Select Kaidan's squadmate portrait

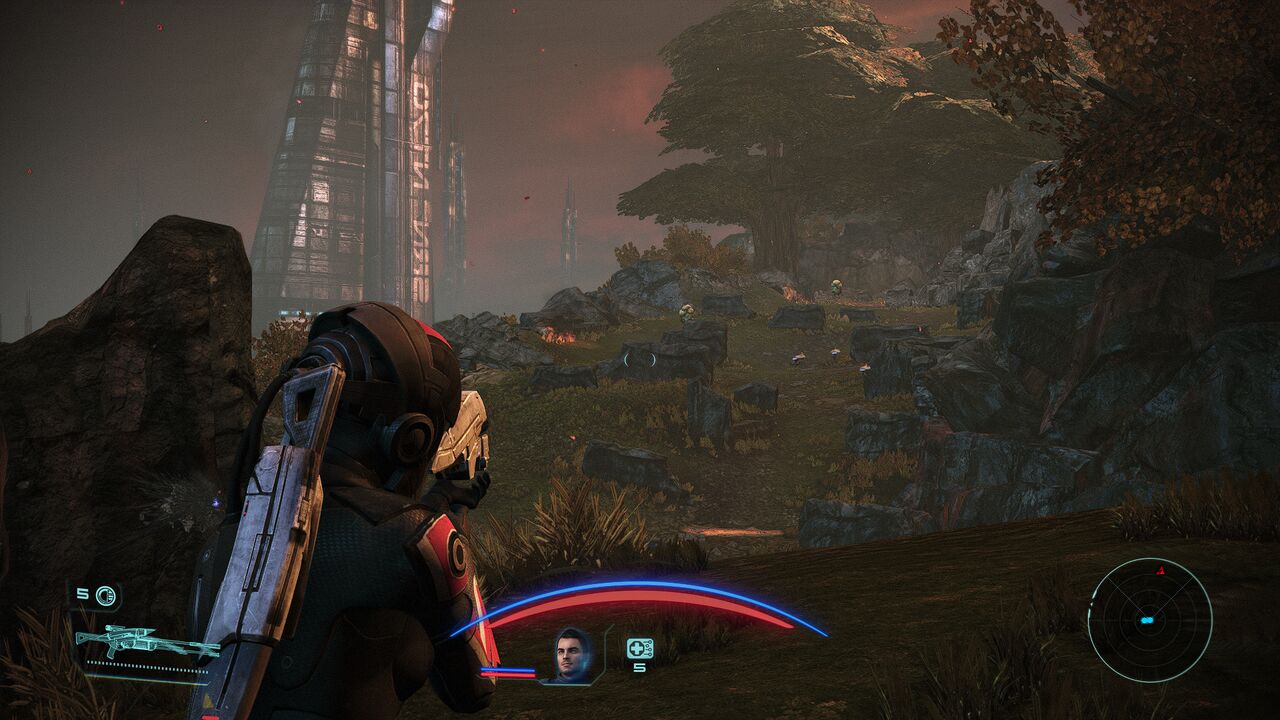point(572,654)
